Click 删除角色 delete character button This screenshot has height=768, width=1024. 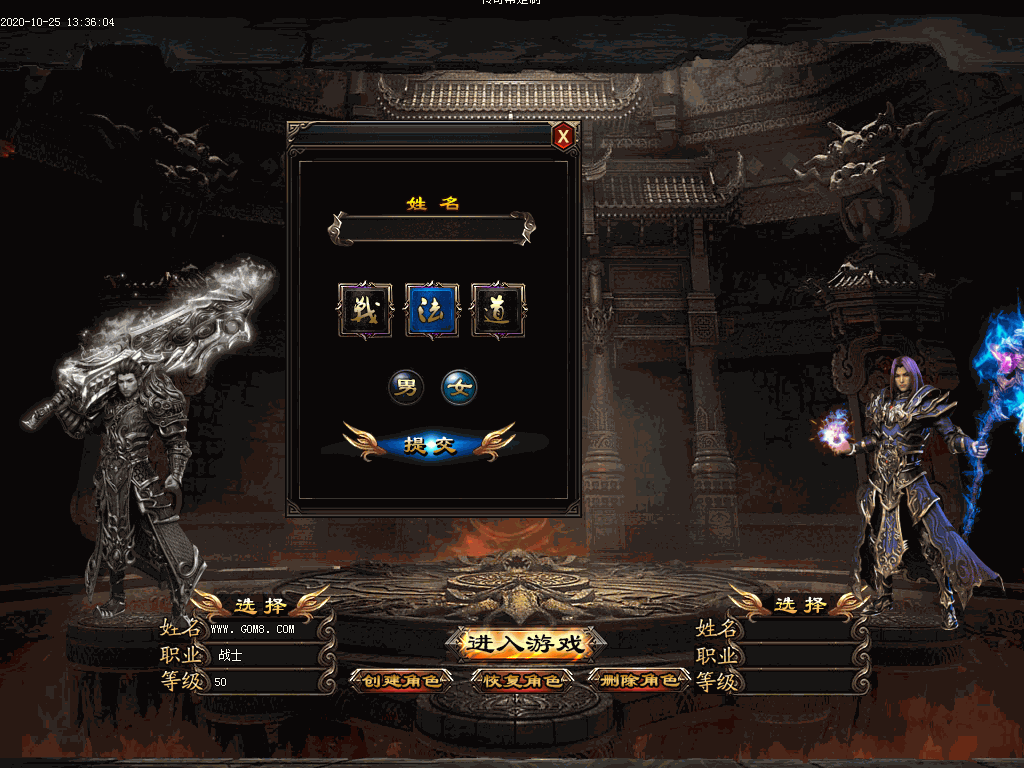click(642, 681)
